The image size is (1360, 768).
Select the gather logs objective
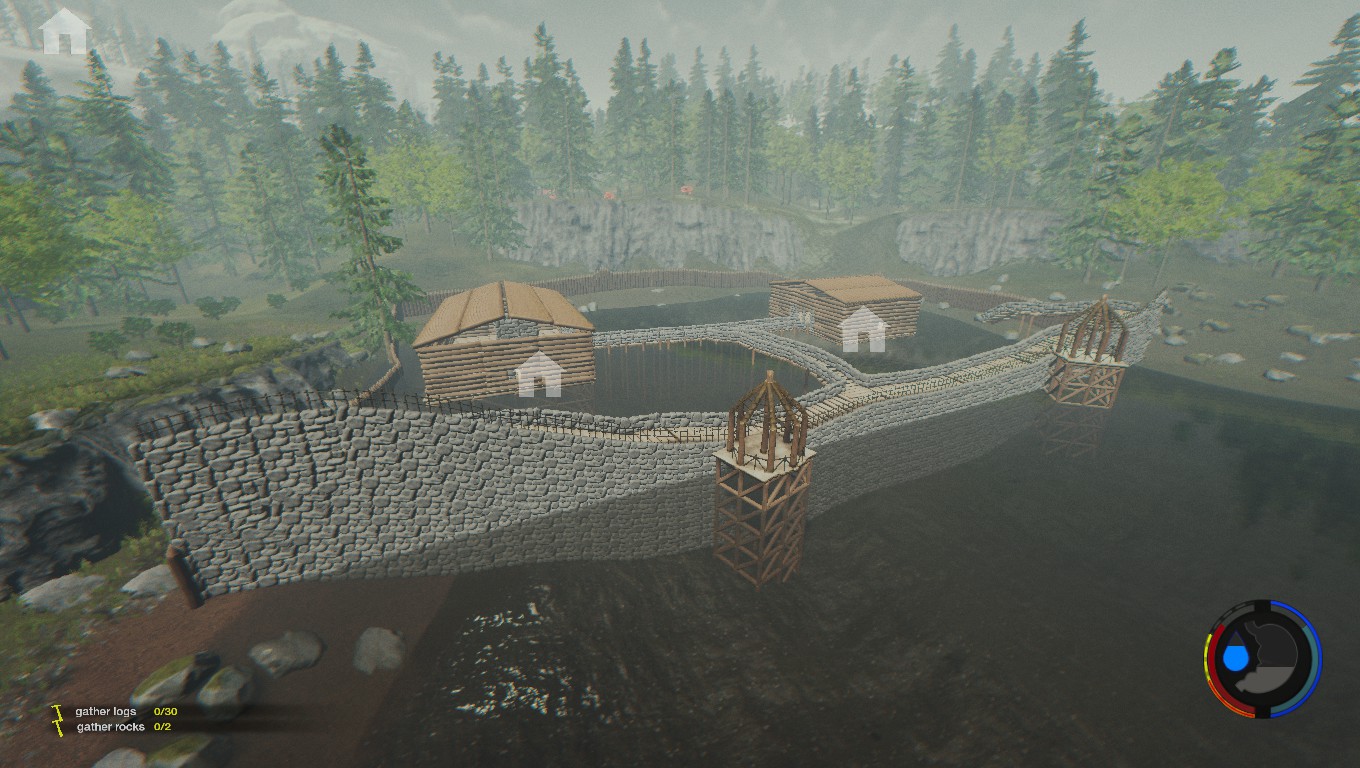pyautogui.click(x=106, y=711)
